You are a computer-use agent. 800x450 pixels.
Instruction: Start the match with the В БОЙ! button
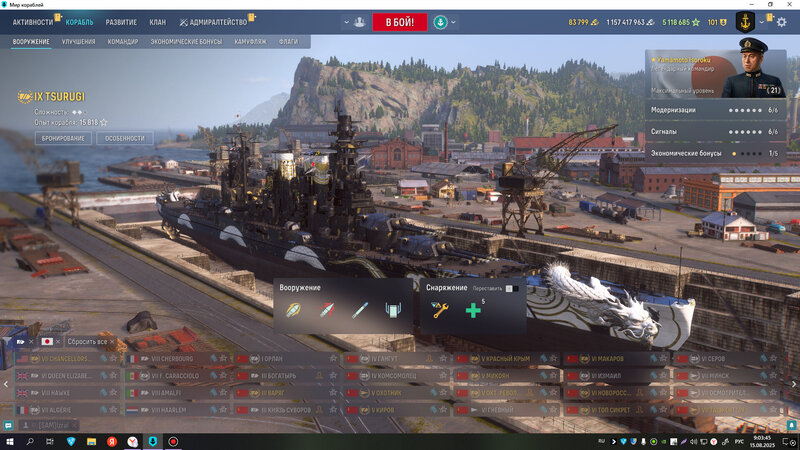(x=399, y=22)
